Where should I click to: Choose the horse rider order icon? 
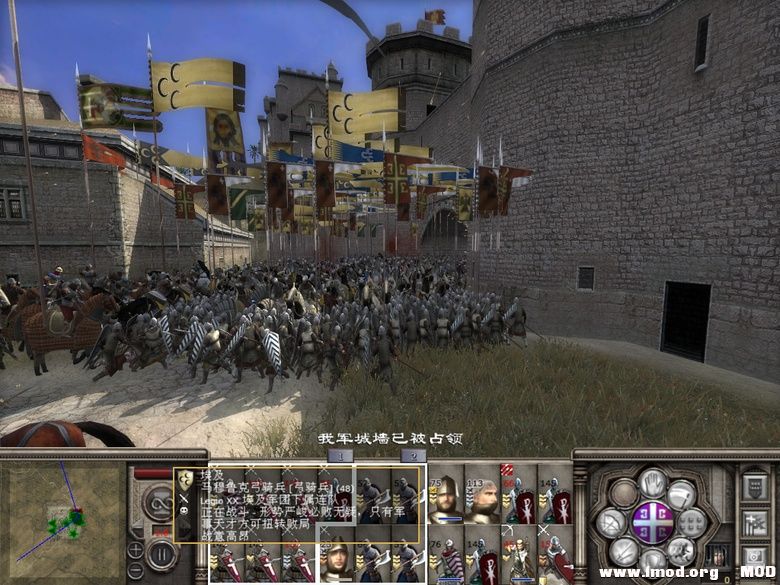(681, 551)
